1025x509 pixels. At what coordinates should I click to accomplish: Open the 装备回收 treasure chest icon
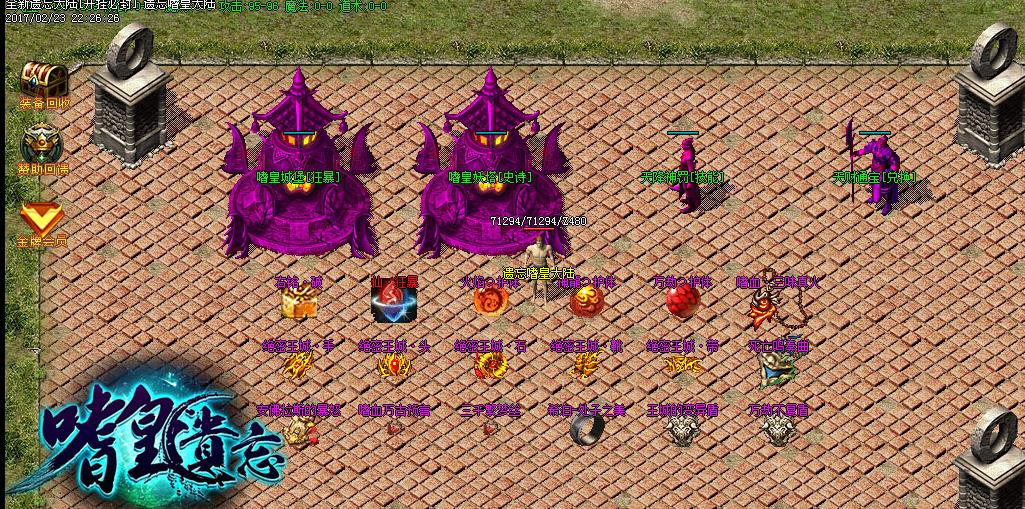(x=42, y=79)
